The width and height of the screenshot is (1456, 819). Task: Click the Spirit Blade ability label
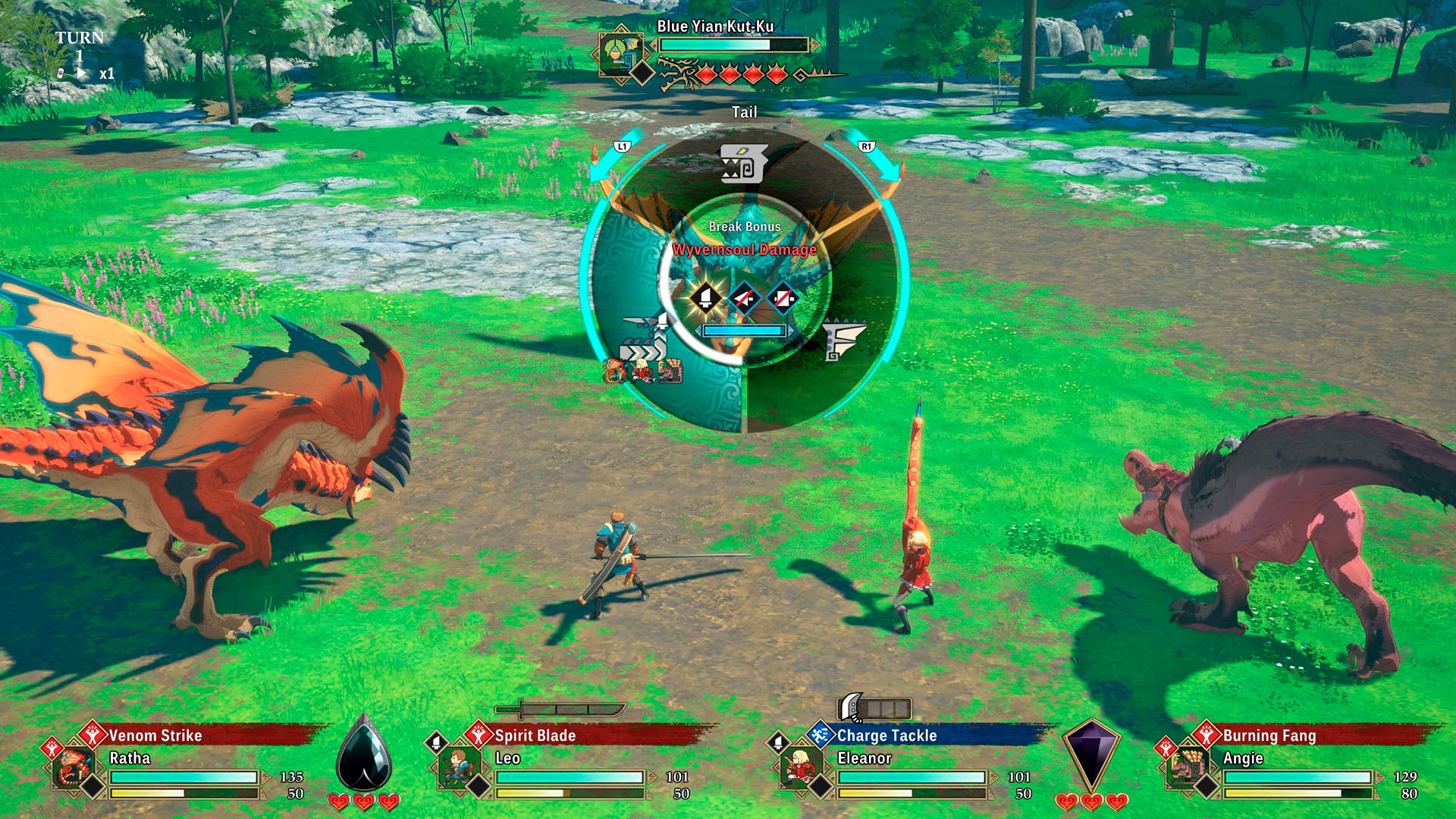point(533,736)
